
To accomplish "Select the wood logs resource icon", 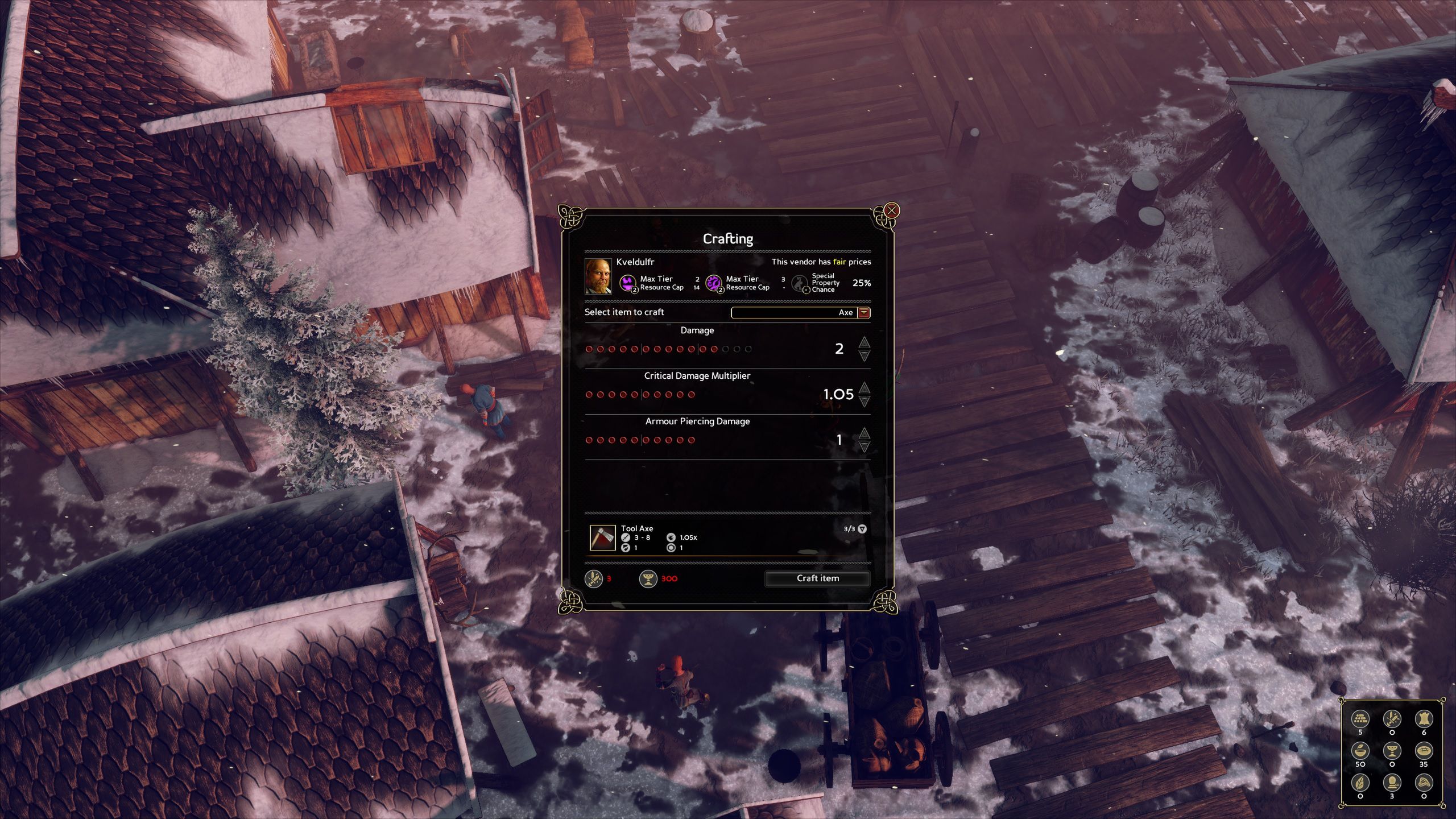I will [x=1360, y=719].
